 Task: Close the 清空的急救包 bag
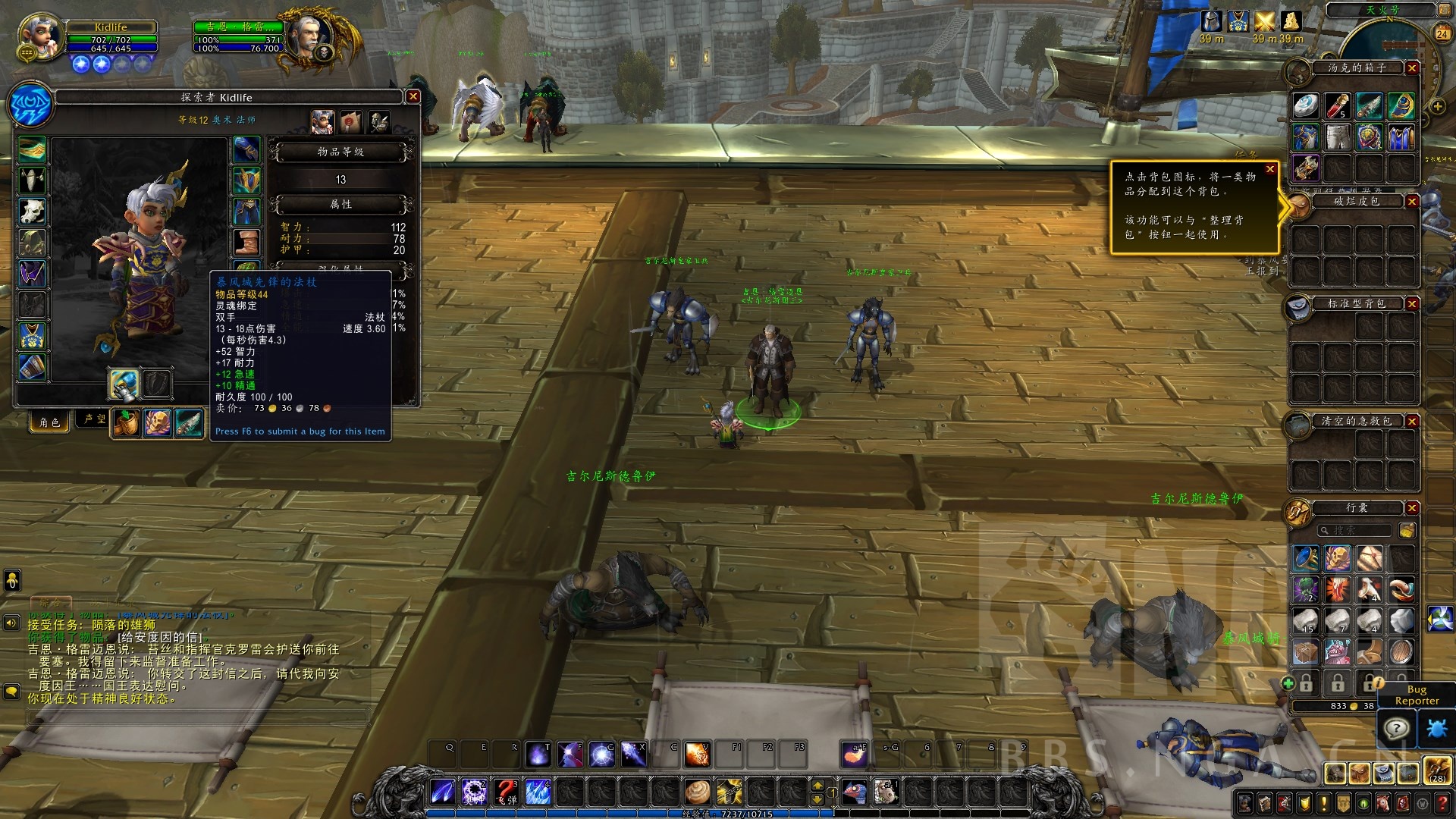click(1412, 421)
